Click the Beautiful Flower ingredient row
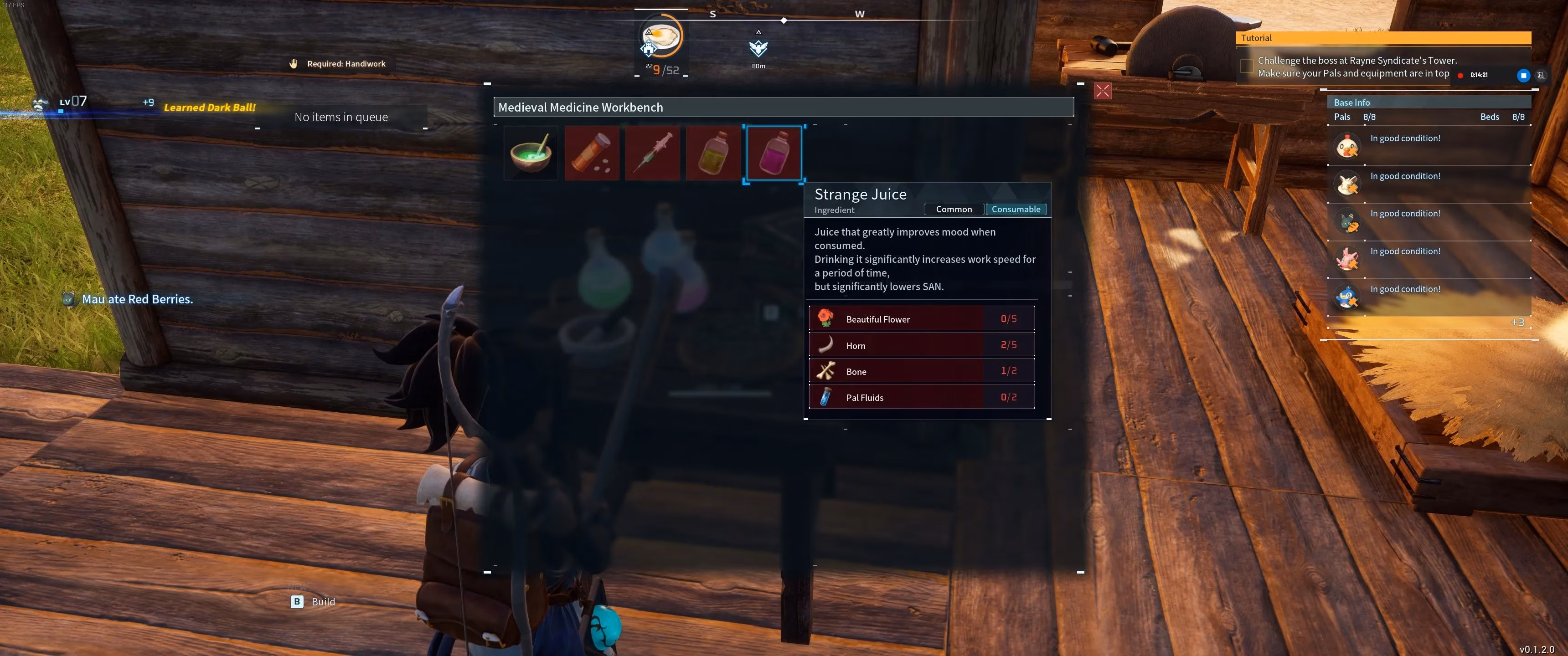The width and height of the screenshot is (1568, 656). coord(922,319)
